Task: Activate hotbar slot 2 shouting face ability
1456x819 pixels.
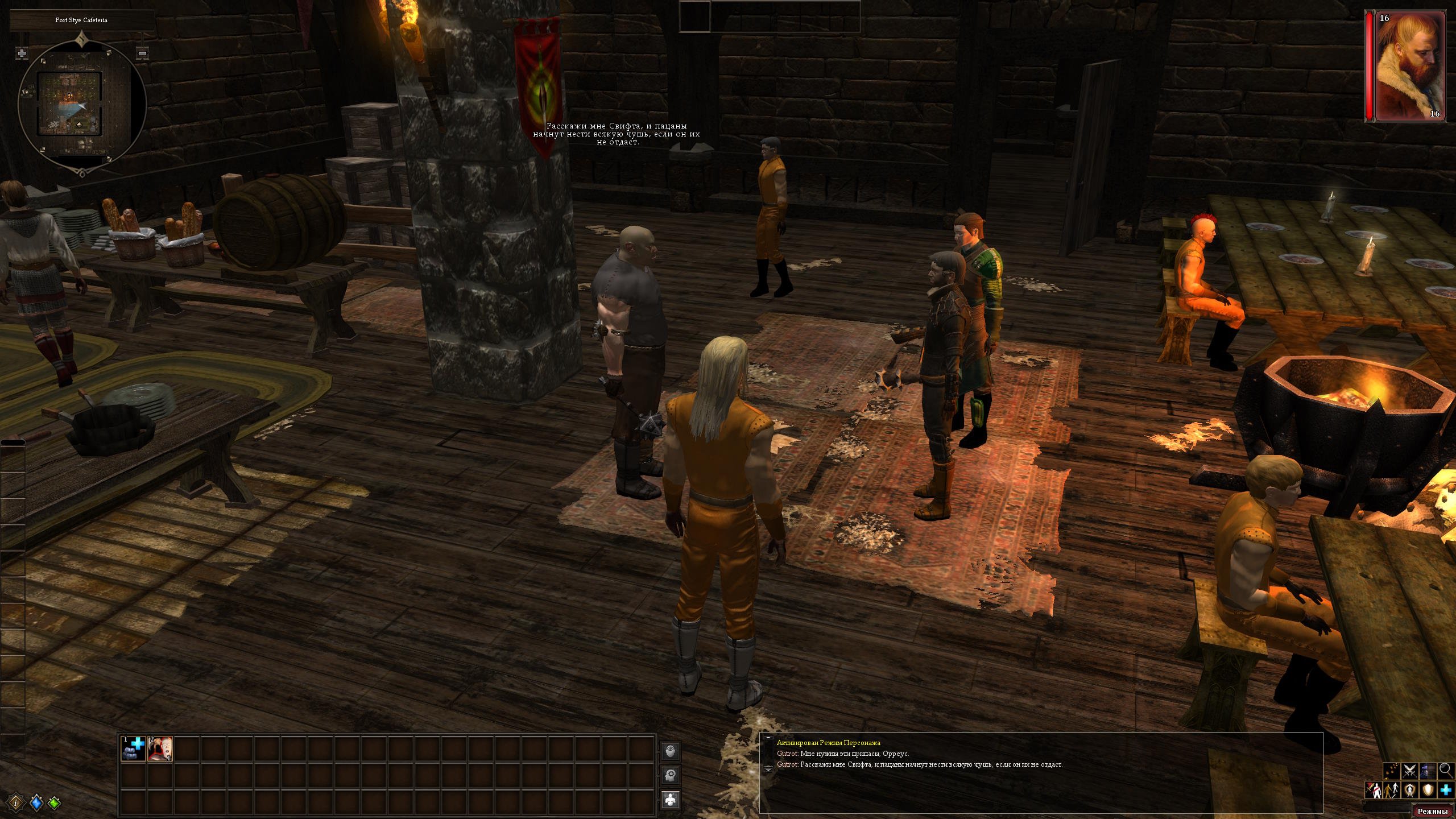Action: point(160,748)
